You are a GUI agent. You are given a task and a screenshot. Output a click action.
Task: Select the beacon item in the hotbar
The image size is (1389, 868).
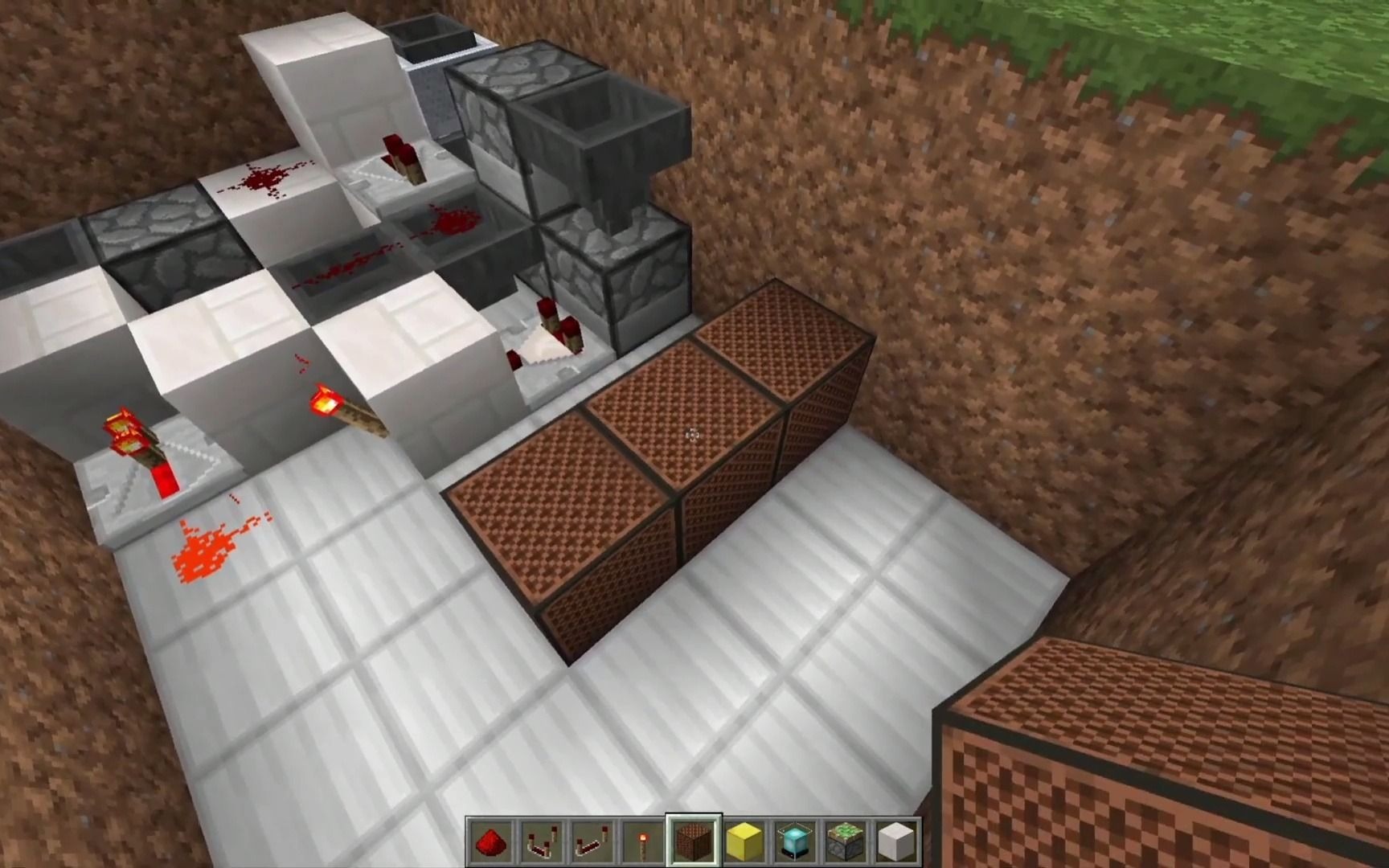[x=793, y=844]
